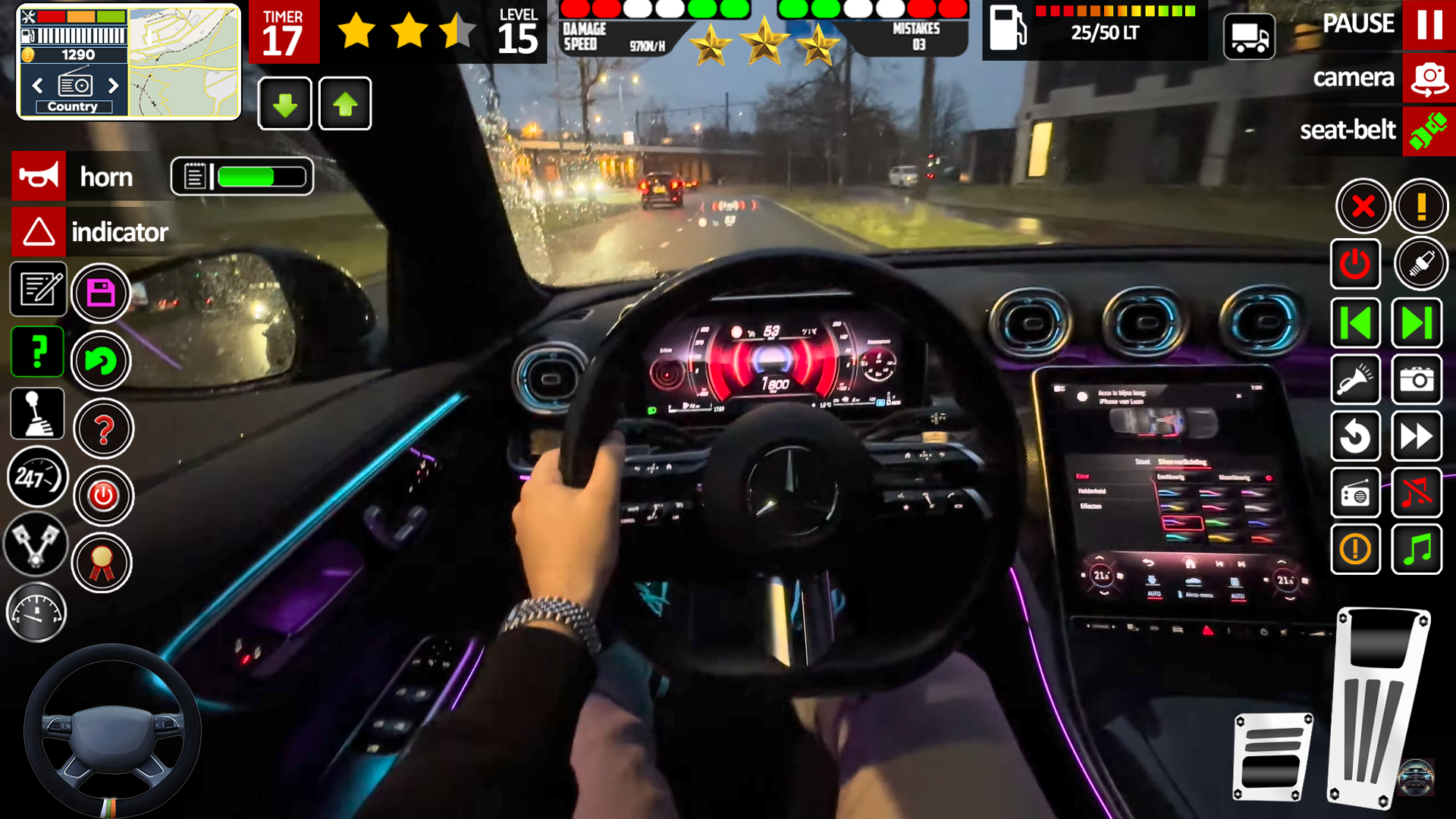Open the Pause menu
Image resolution: width=1456 pixels, height=819 pixels.
point(1429,24)
